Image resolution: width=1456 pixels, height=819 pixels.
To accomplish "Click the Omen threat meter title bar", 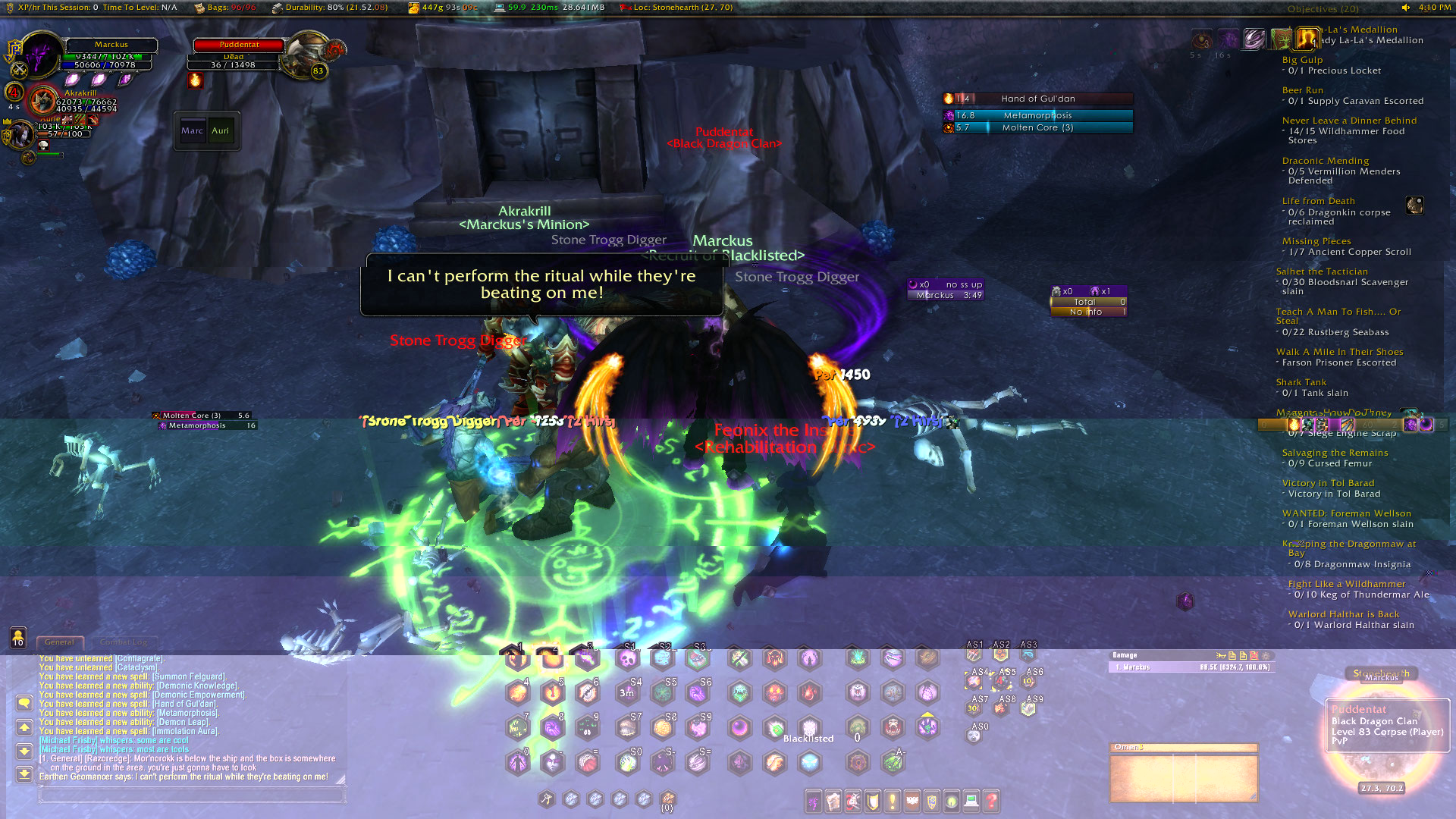I will [x=1183, y=747].
